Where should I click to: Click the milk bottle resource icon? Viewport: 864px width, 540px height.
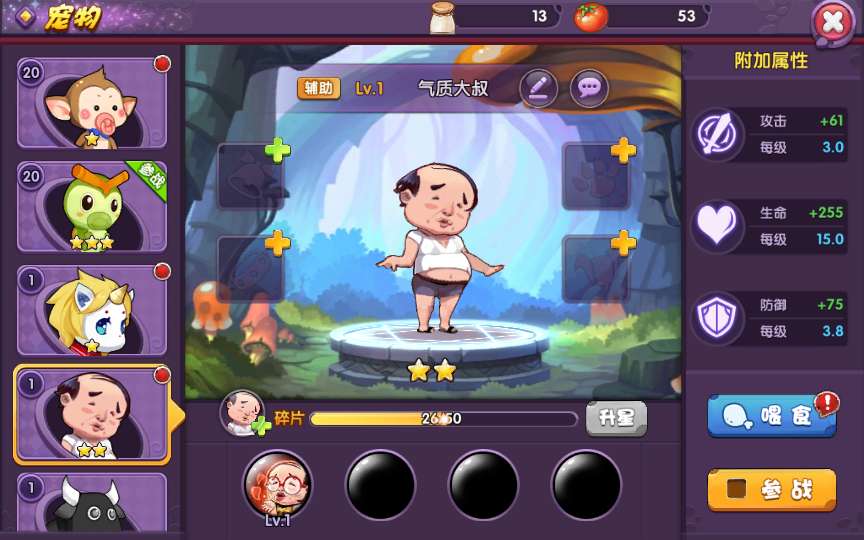coord(443,16)
